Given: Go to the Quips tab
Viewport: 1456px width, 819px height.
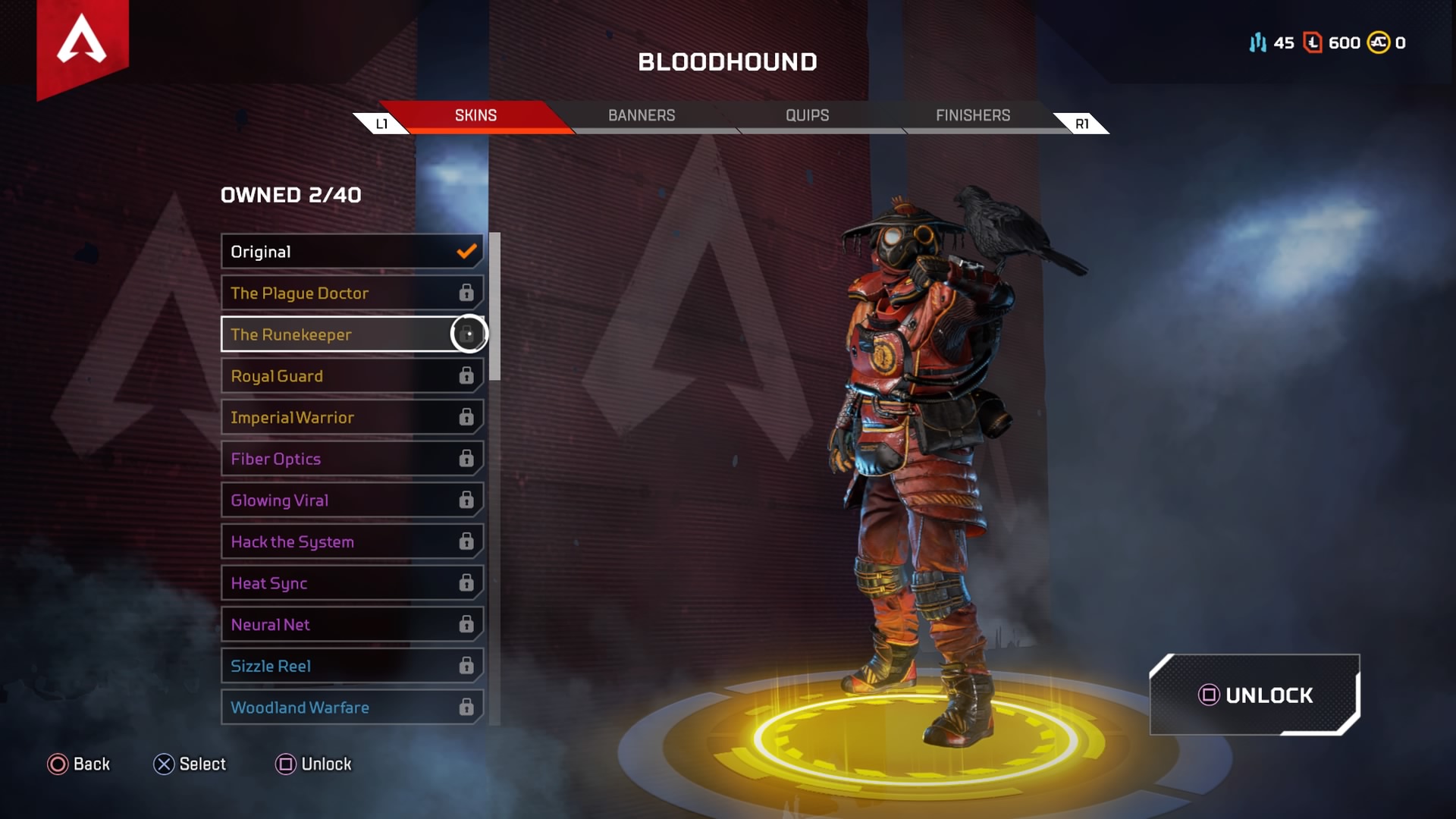Looking at the screenshot, I should 807,115.
